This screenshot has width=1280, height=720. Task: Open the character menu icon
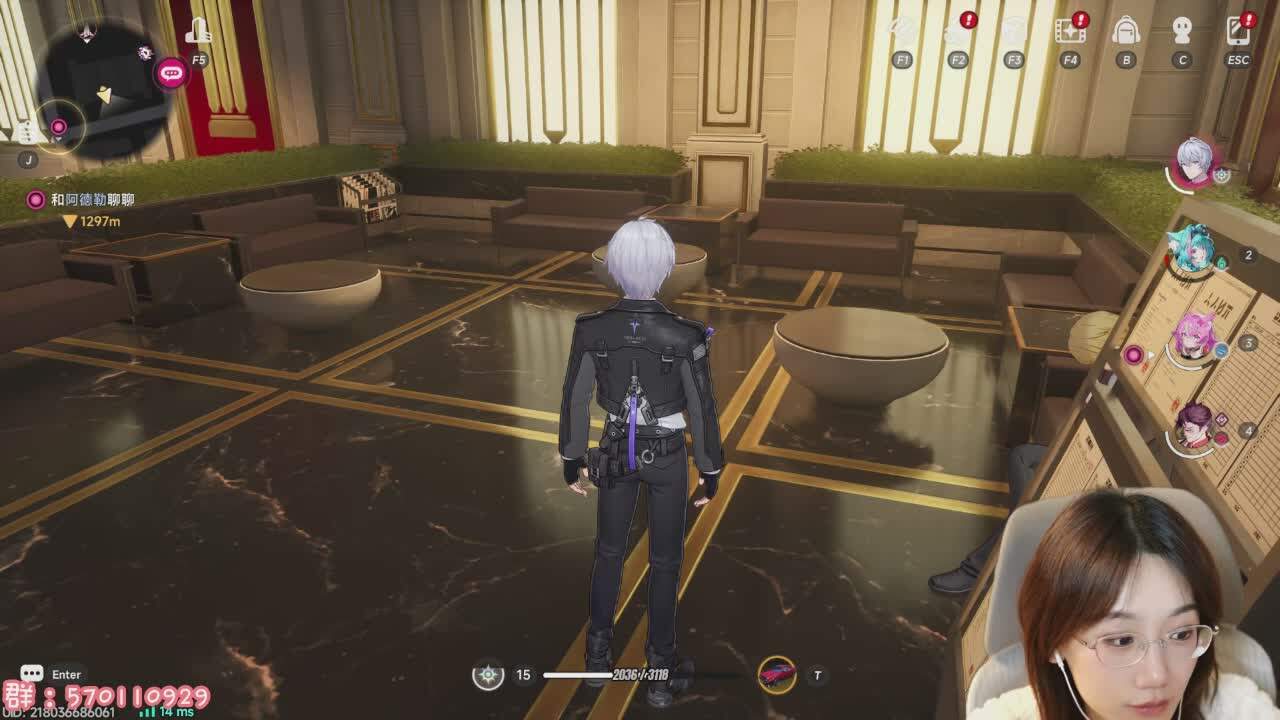click(x=1182, y=32)
